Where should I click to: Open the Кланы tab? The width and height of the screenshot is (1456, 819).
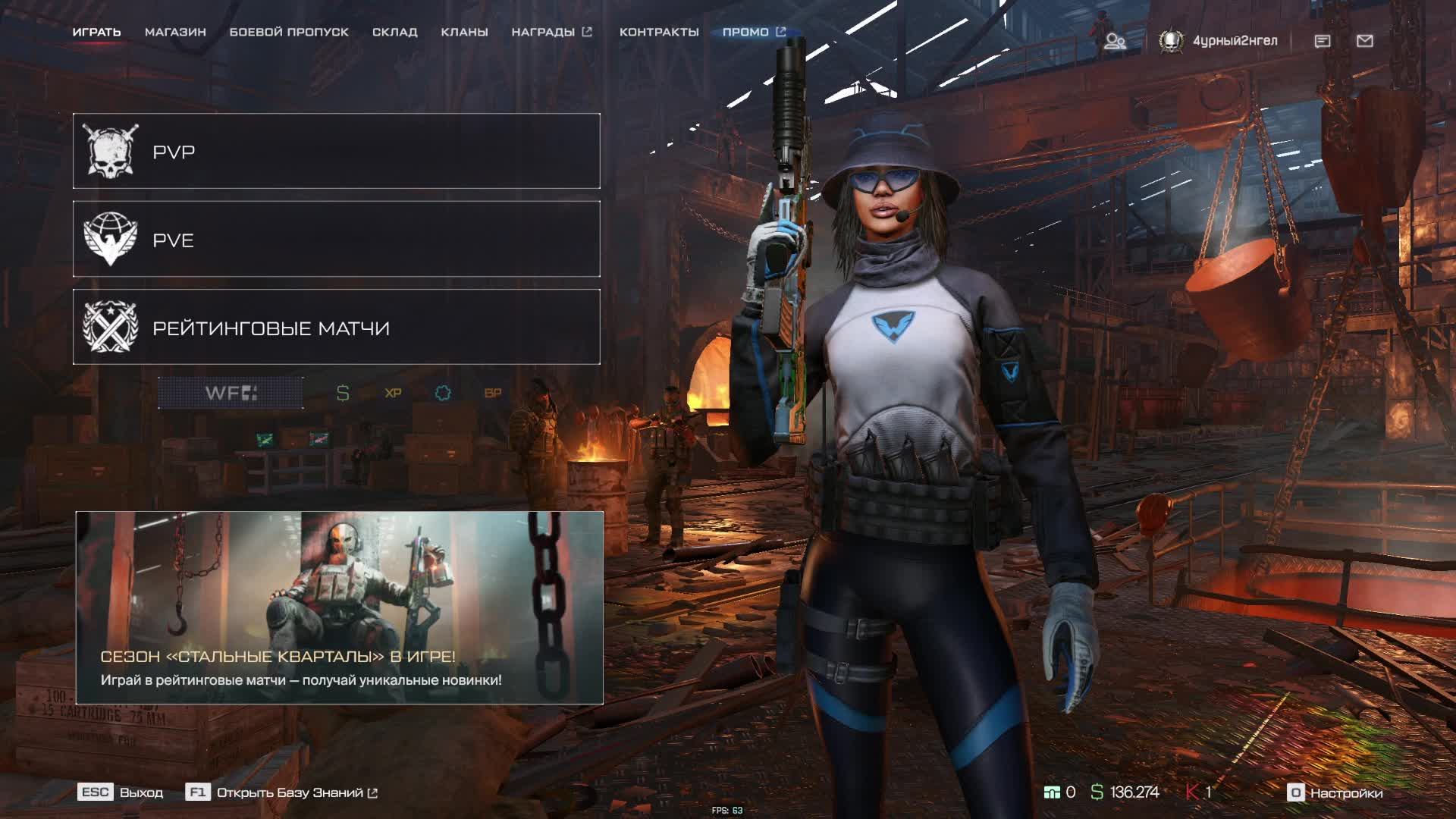tap(464, 32)
